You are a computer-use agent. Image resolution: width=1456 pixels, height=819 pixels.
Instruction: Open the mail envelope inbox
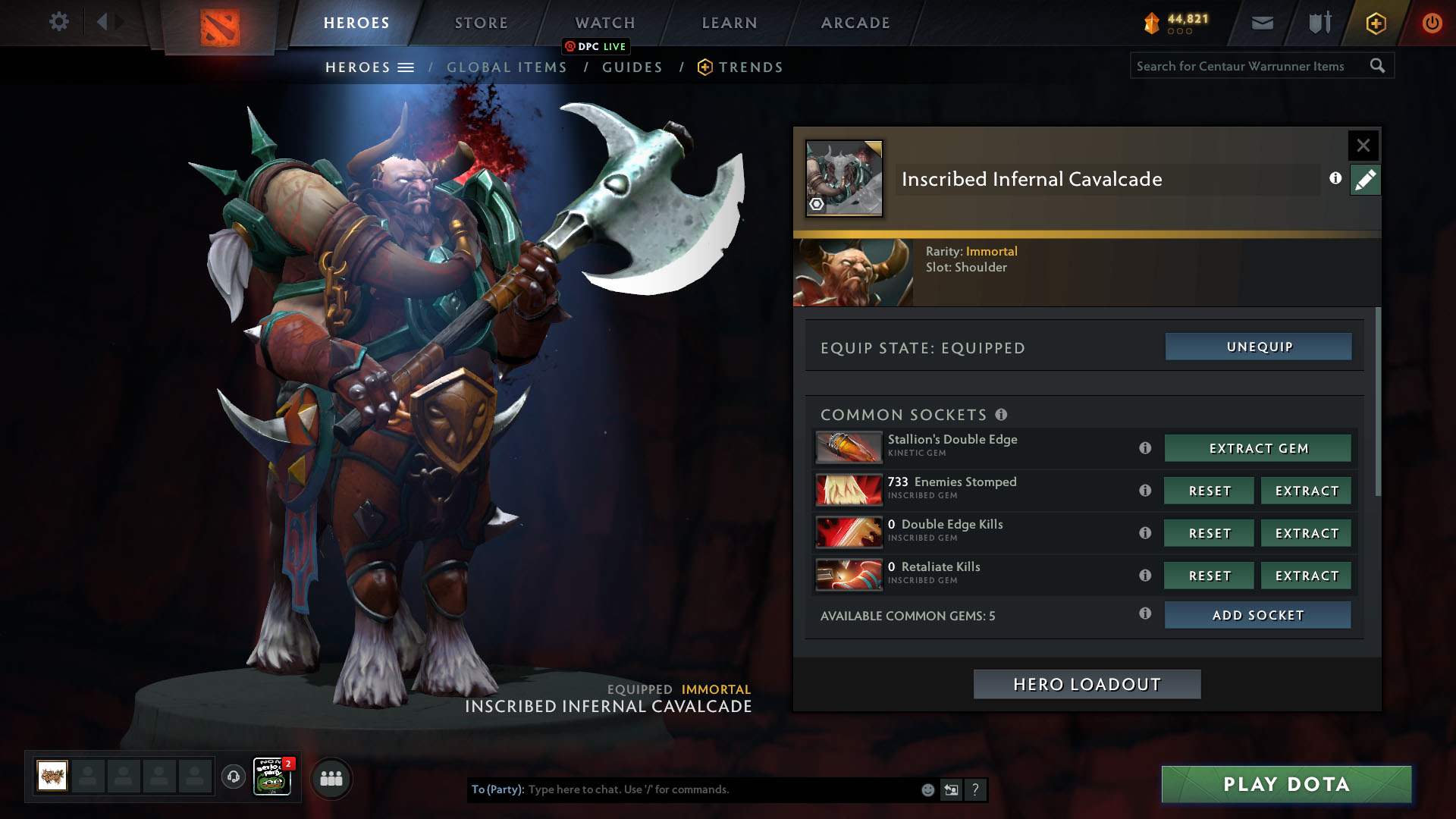[x=1262, y=23]
